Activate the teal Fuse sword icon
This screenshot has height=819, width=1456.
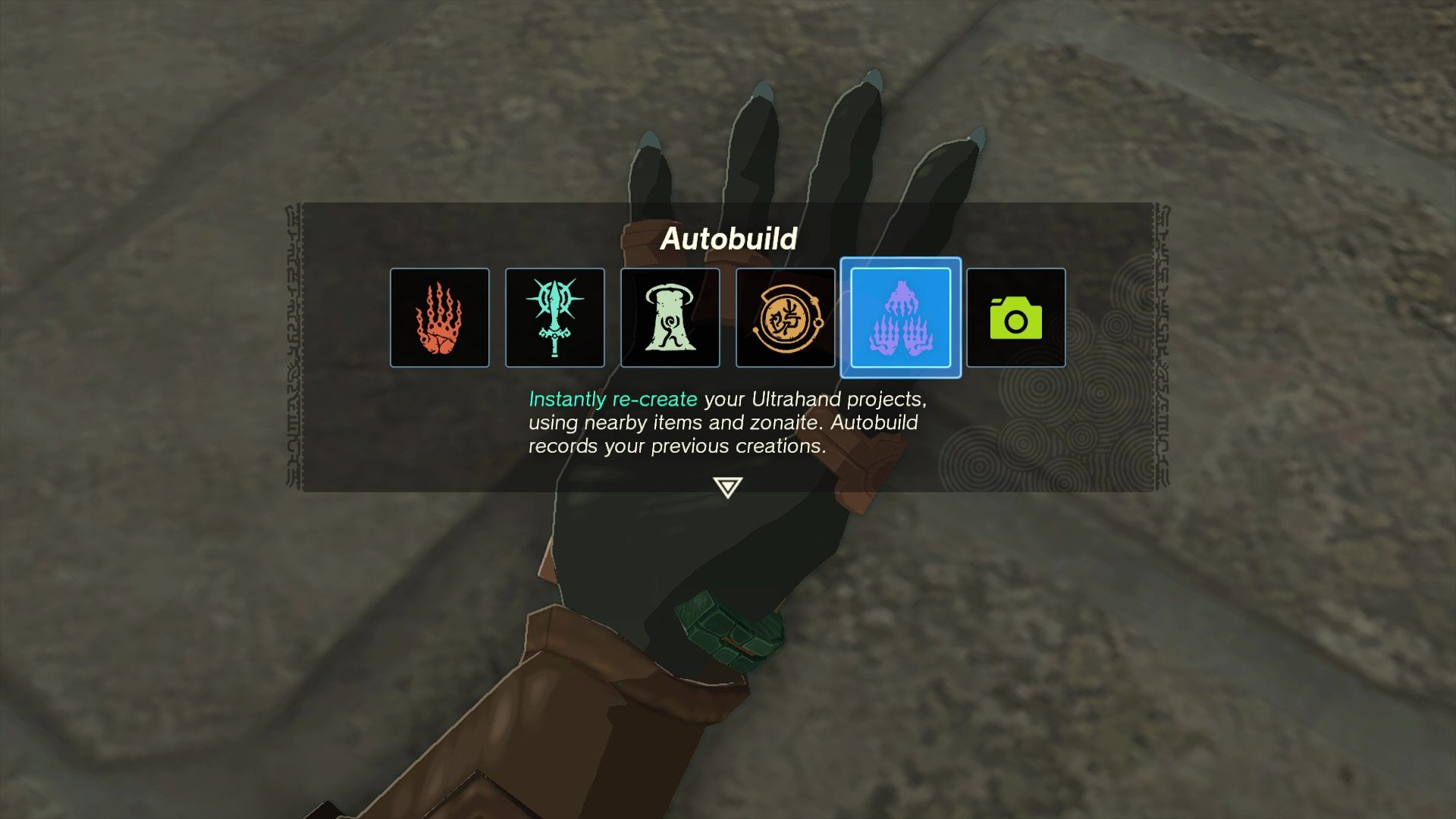(554, 317)
